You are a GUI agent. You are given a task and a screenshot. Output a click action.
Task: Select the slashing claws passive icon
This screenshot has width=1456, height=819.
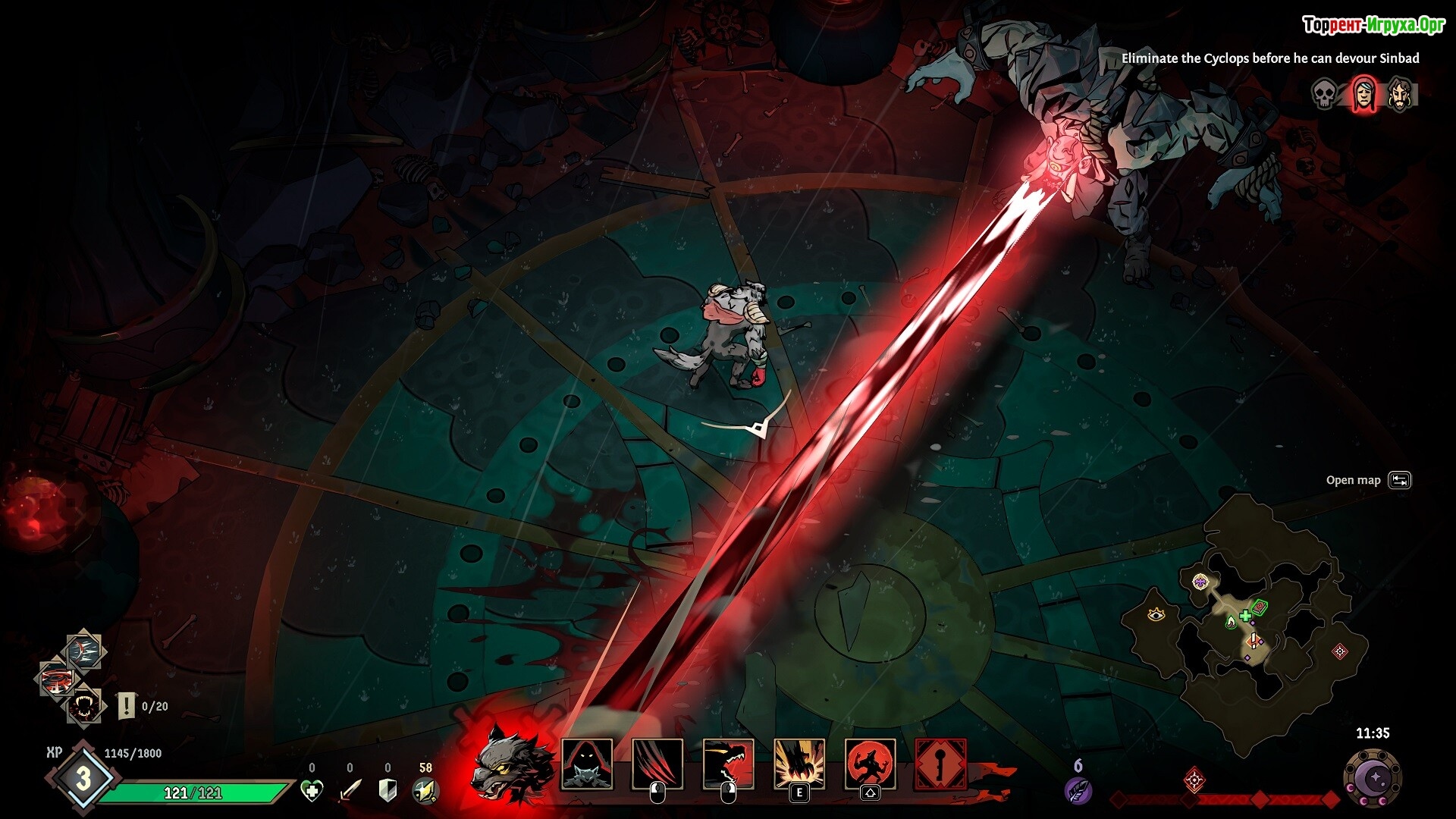83,651
